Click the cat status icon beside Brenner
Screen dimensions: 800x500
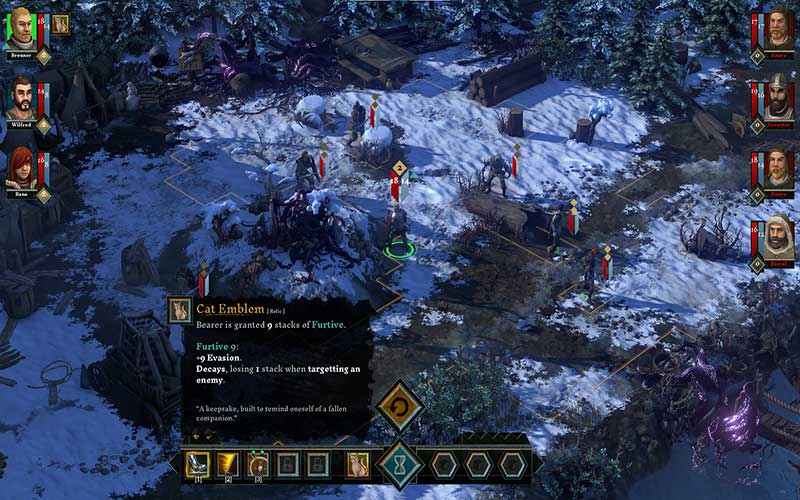tap(61, 24)
